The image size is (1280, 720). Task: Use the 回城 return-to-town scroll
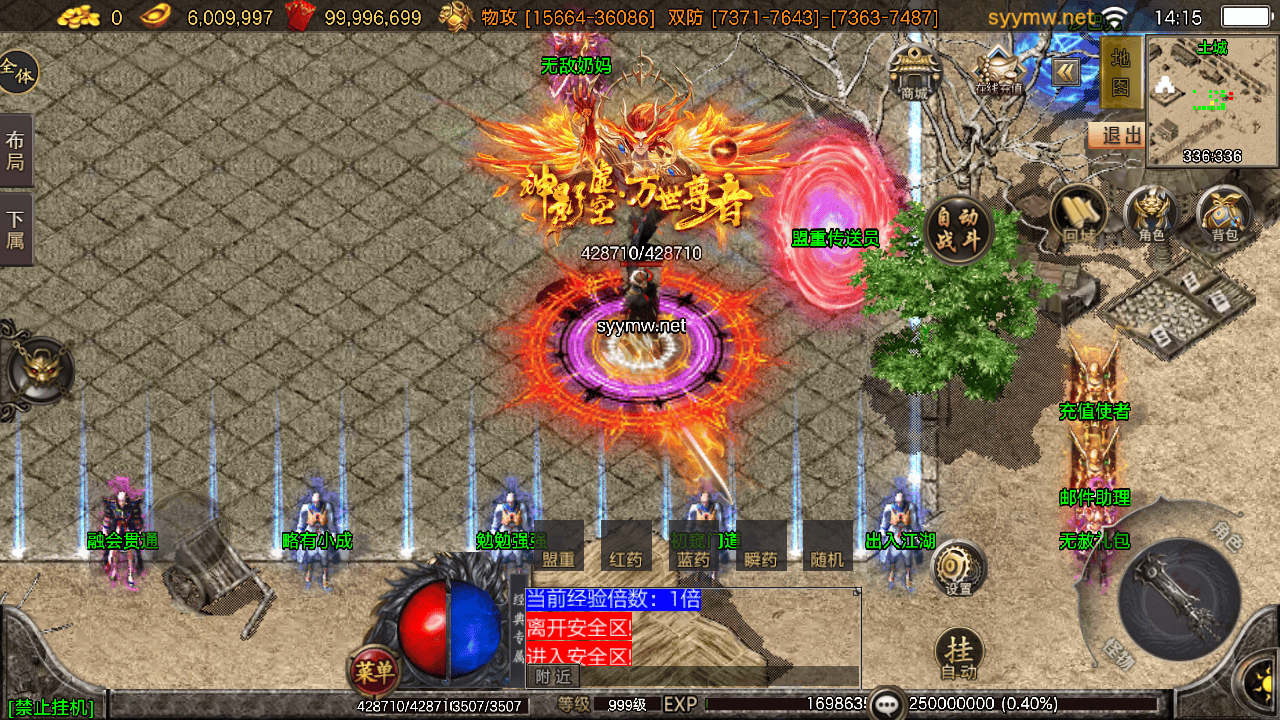coord(1078,213)
